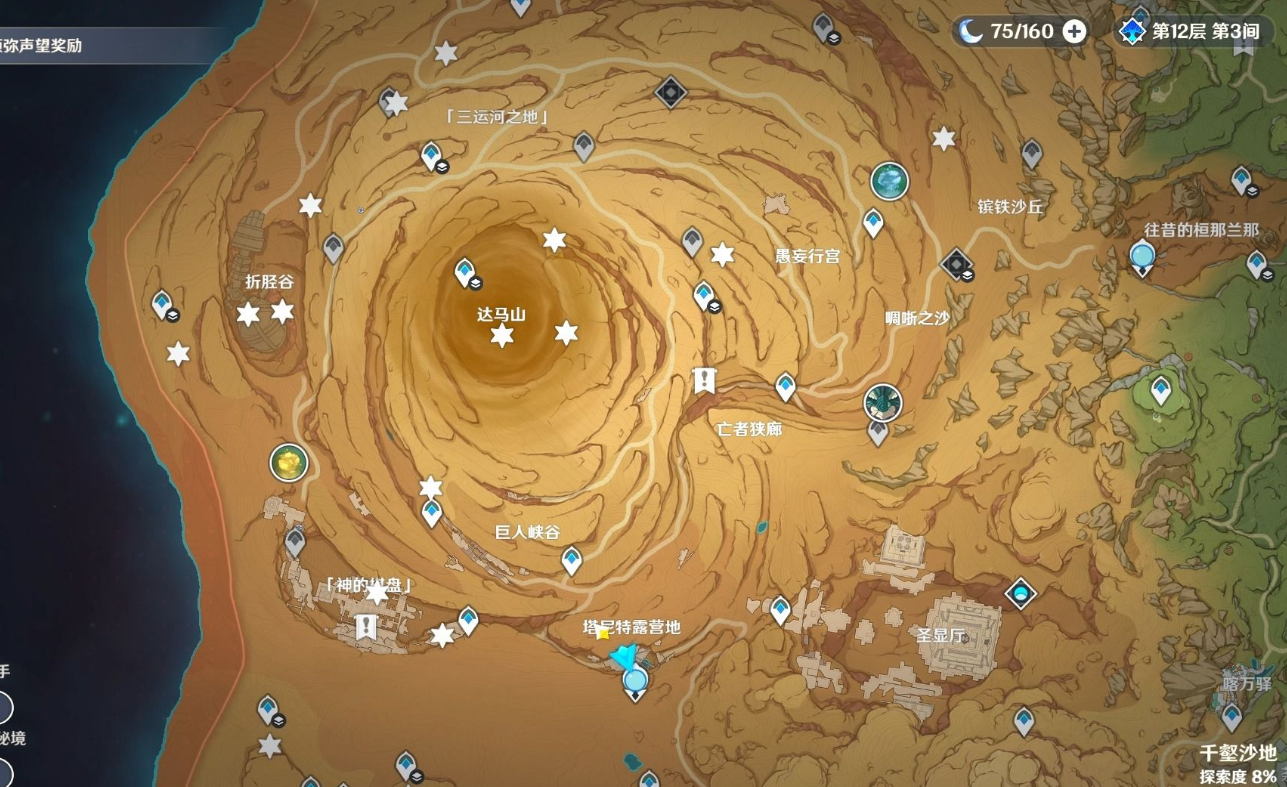Select the underground waypoint inside 达马山 crater
Image resolution: width=1287 pixels, height=787 pixels.
[x=465, y=272]
